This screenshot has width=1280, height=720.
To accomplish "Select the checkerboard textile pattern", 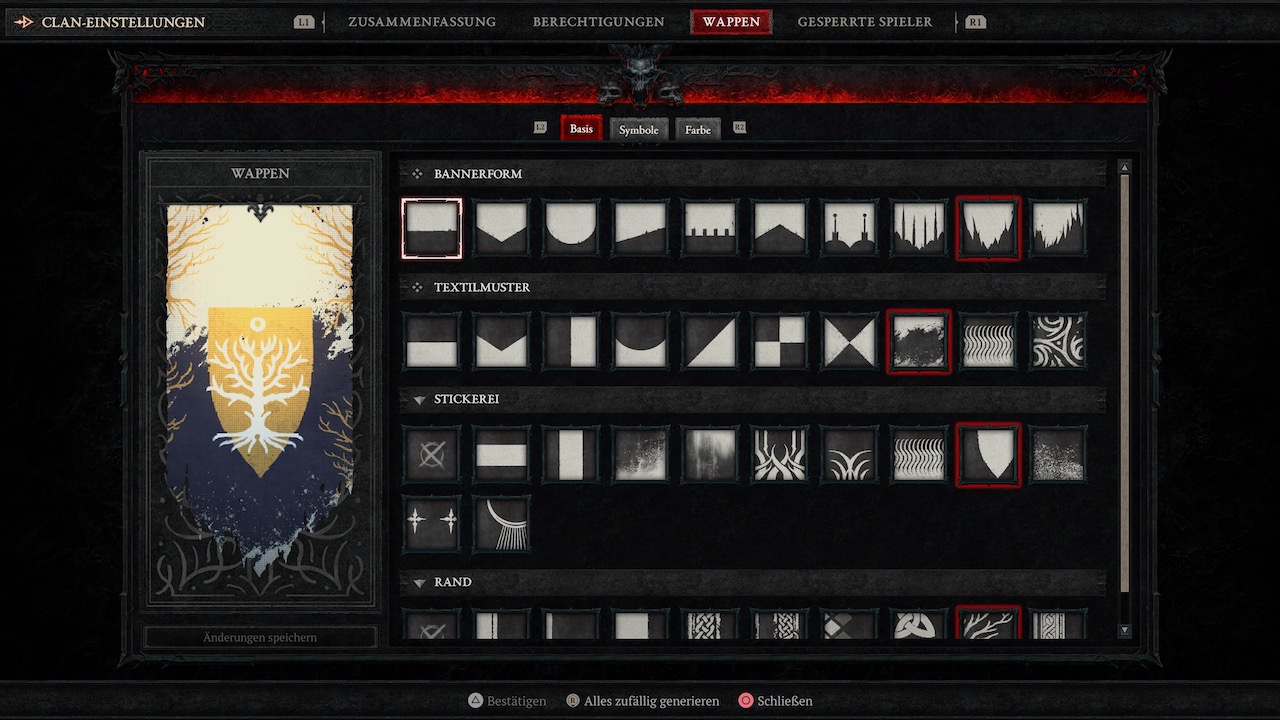I will click(780, 341).
